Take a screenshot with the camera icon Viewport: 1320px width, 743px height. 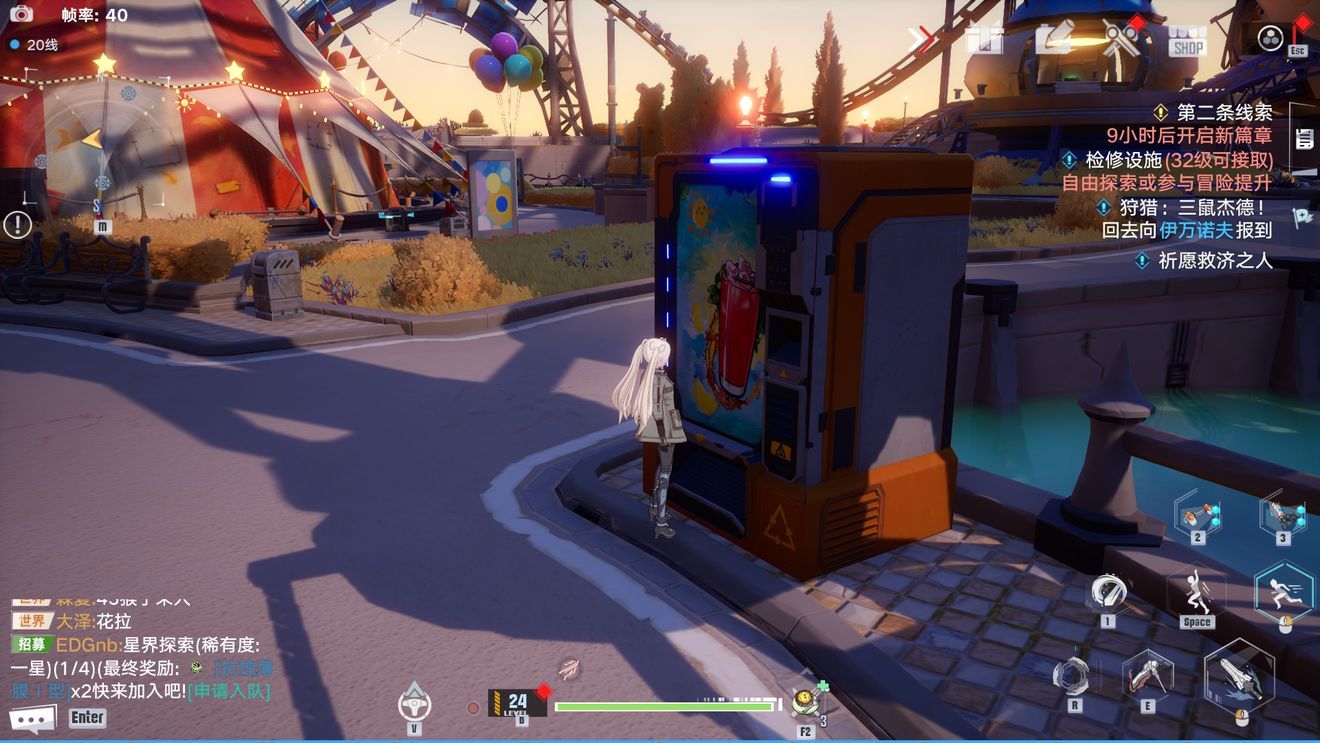[21, 14]
